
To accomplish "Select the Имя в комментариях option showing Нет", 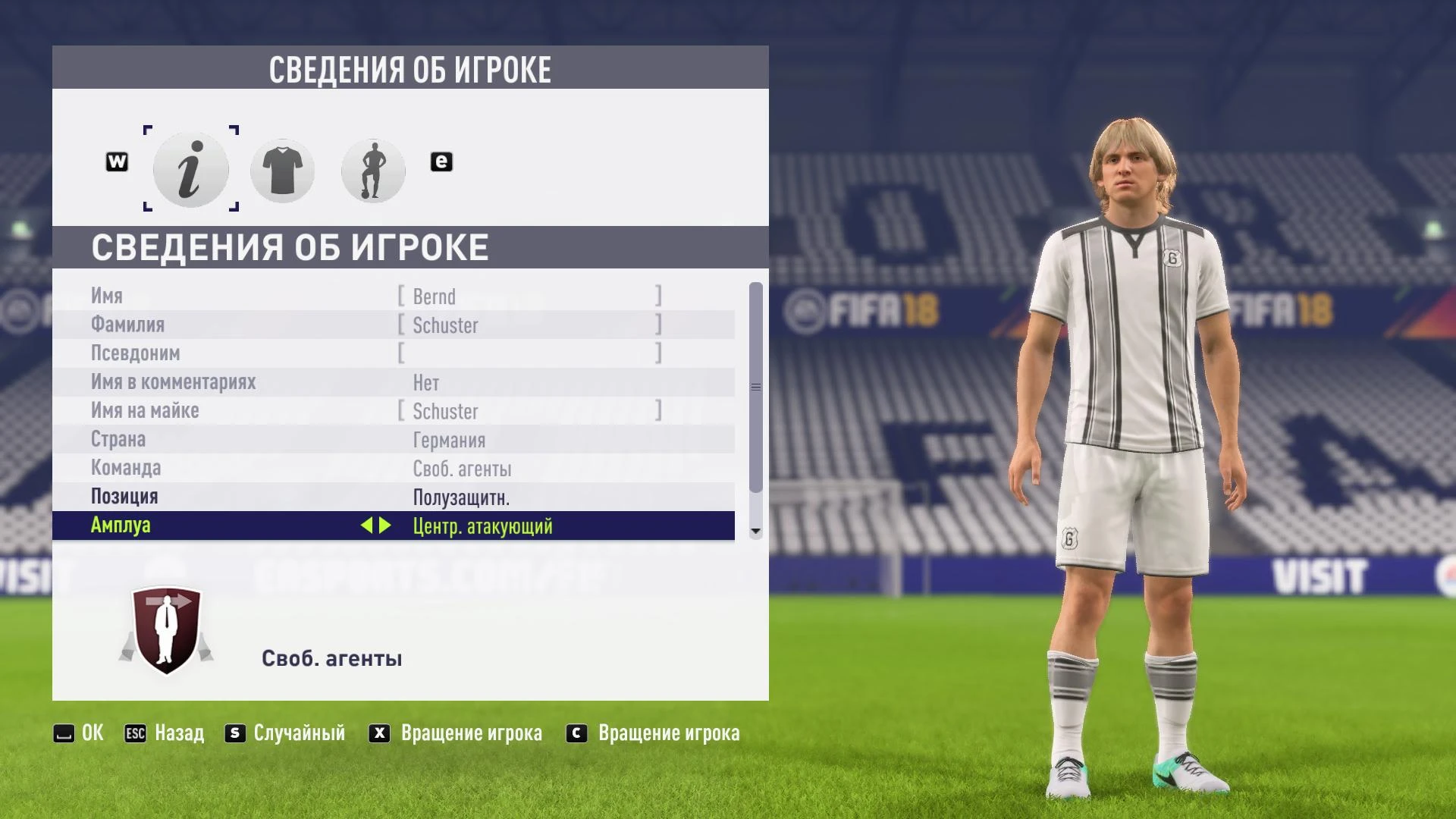I will point(394,382).
